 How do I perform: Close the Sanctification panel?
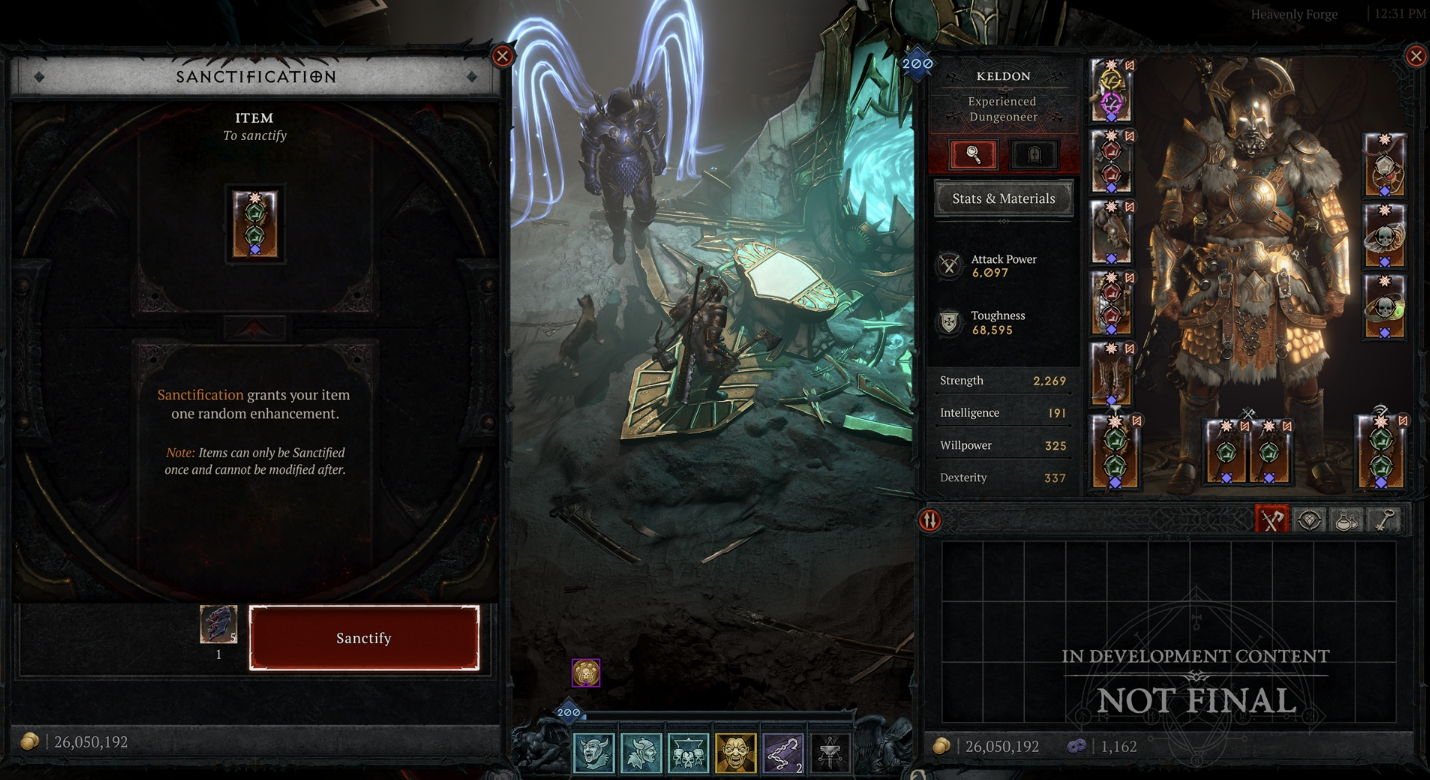click(503, 56)
